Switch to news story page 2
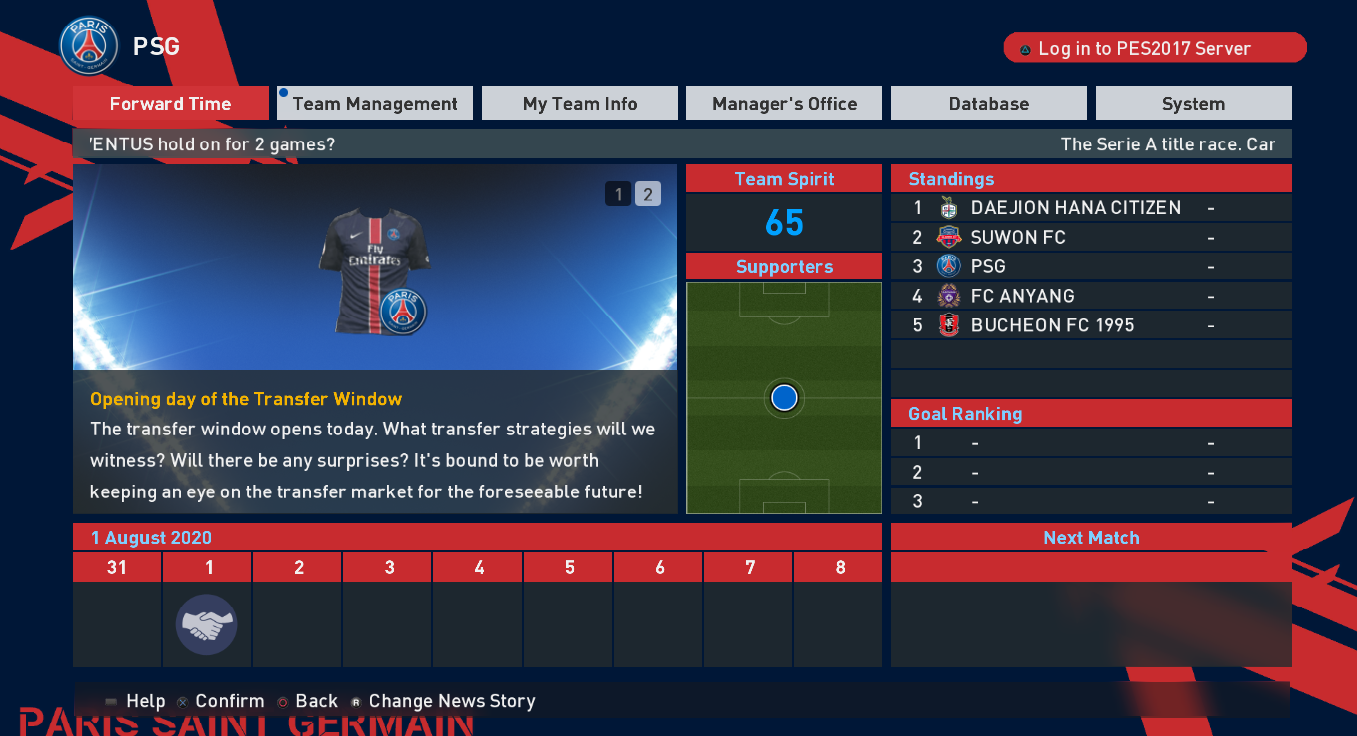This screenshot has height=736, width=1357. pyautogui.click(x=647, y=194)
